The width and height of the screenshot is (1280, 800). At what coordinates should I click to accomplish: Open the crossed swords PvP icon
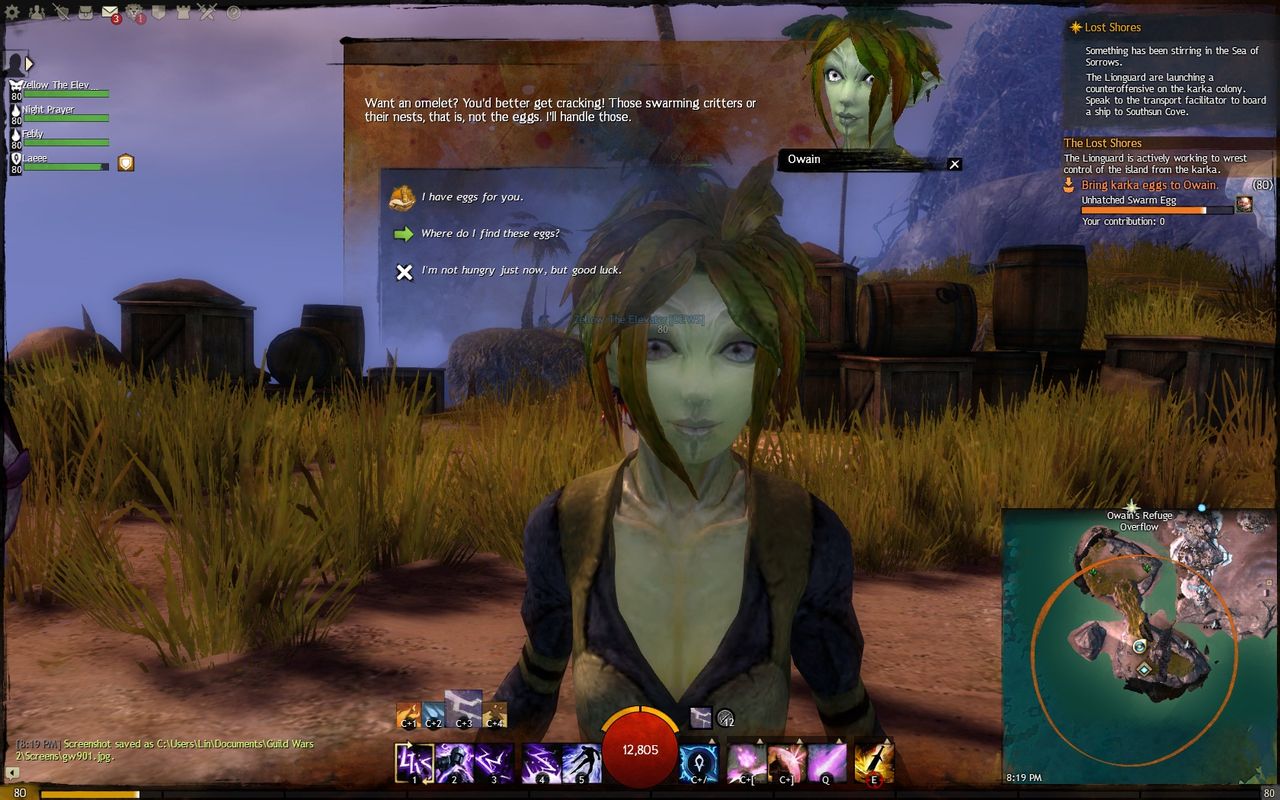tap(208, 13)
